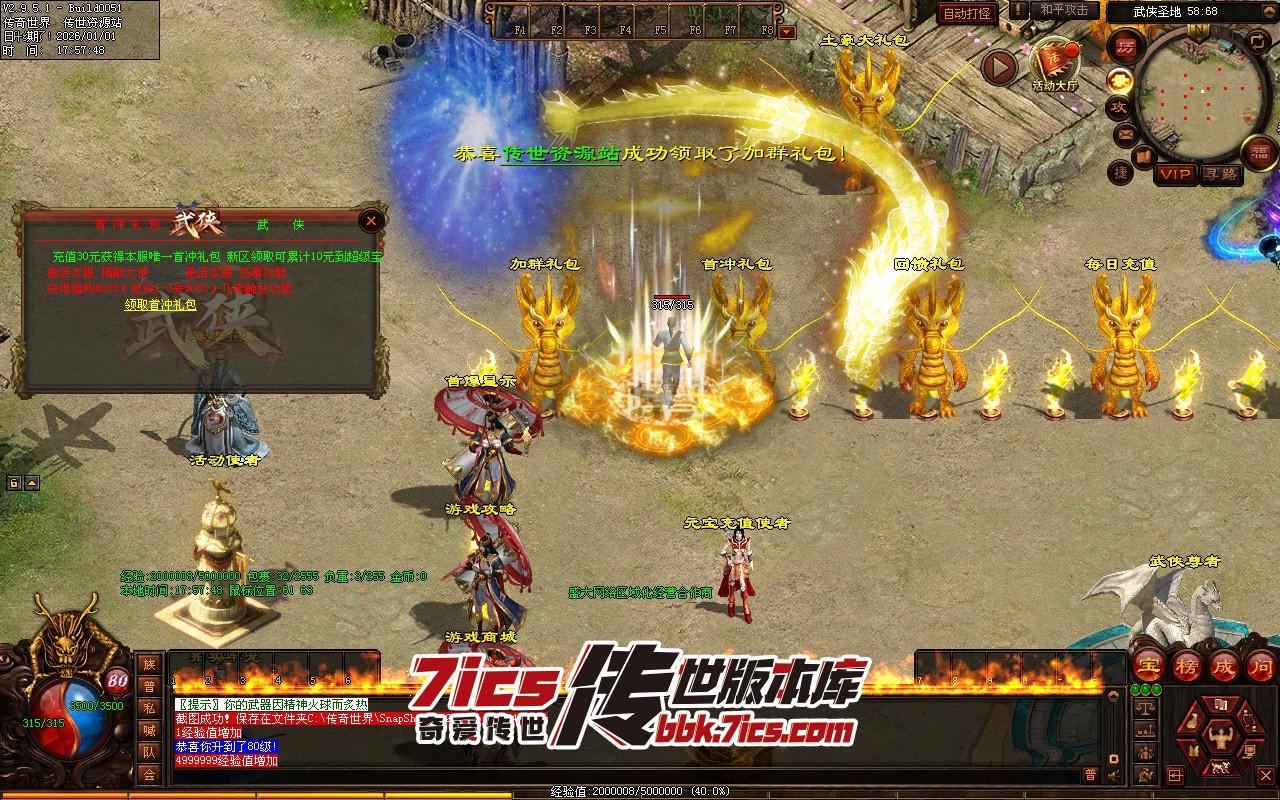
Task: Open the 成 achievements button
Action: coord(1224,666)
